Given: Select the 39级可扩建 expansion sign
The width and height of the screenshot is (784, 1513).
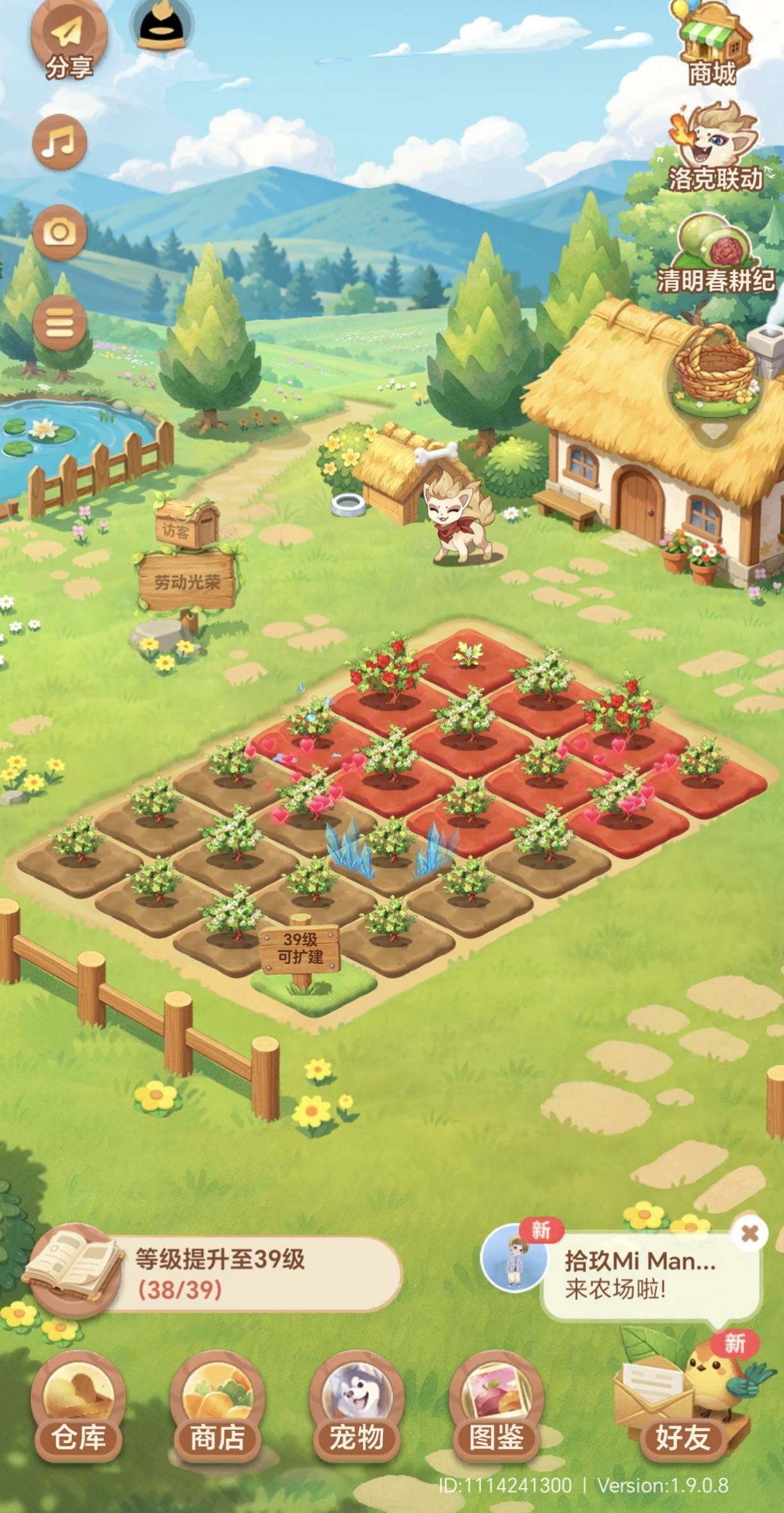Looking at the screenshot, I should [x=300, y=948].
